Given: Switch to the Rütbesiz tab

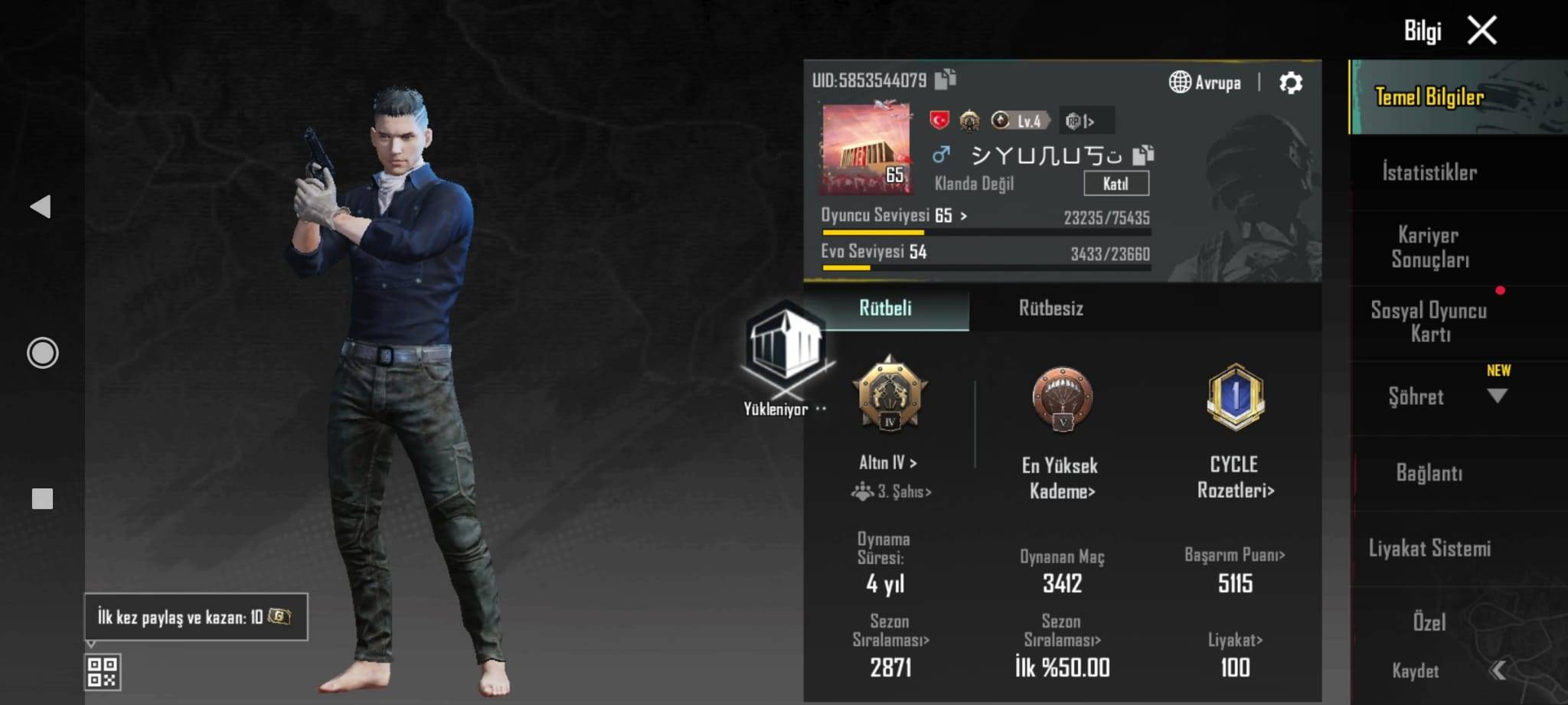Looking at the screenshot, I should (1050, 308).
